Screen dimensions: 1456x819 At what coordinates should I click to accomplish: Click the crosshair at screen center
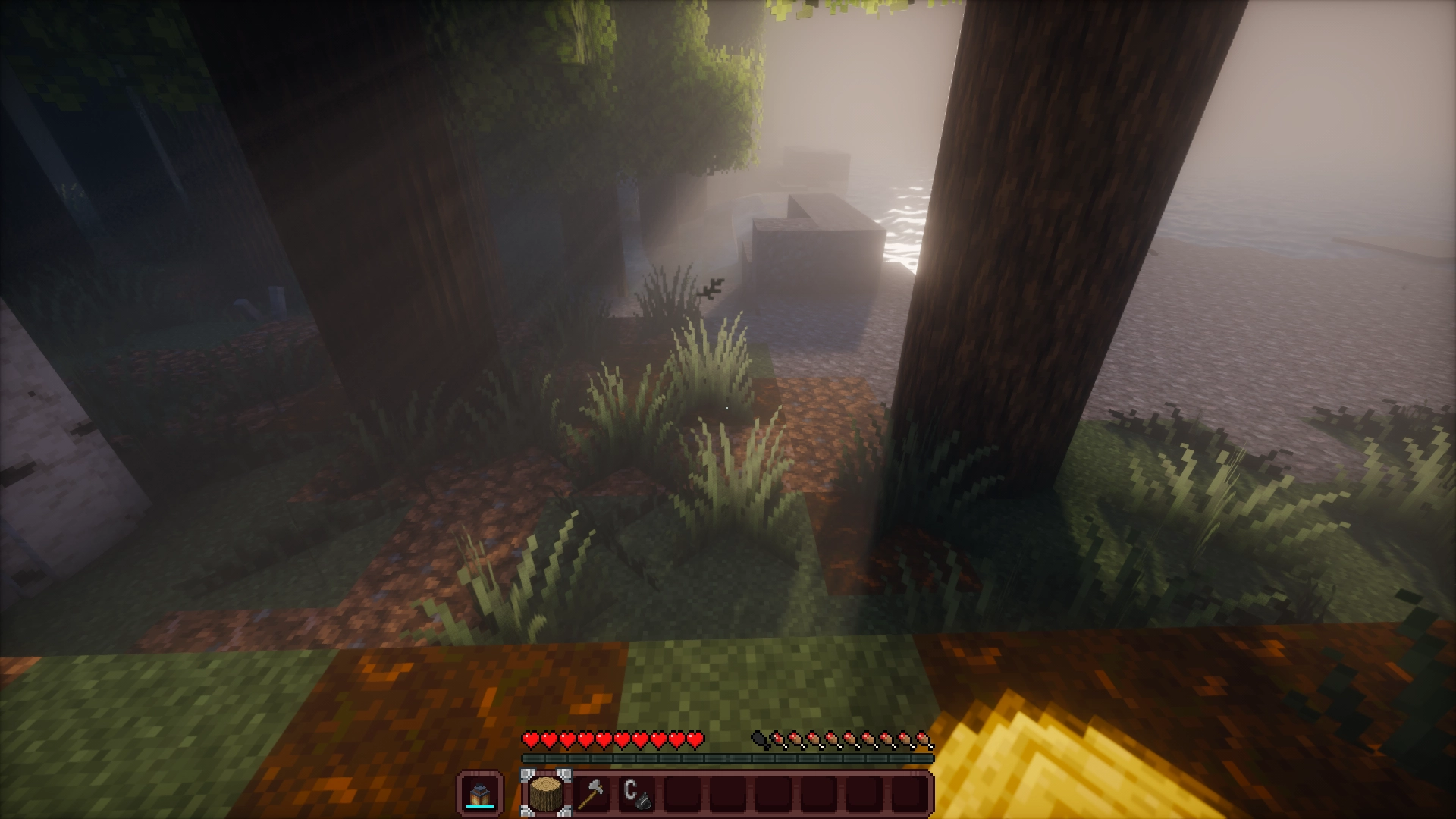click(x=728, y=409)
